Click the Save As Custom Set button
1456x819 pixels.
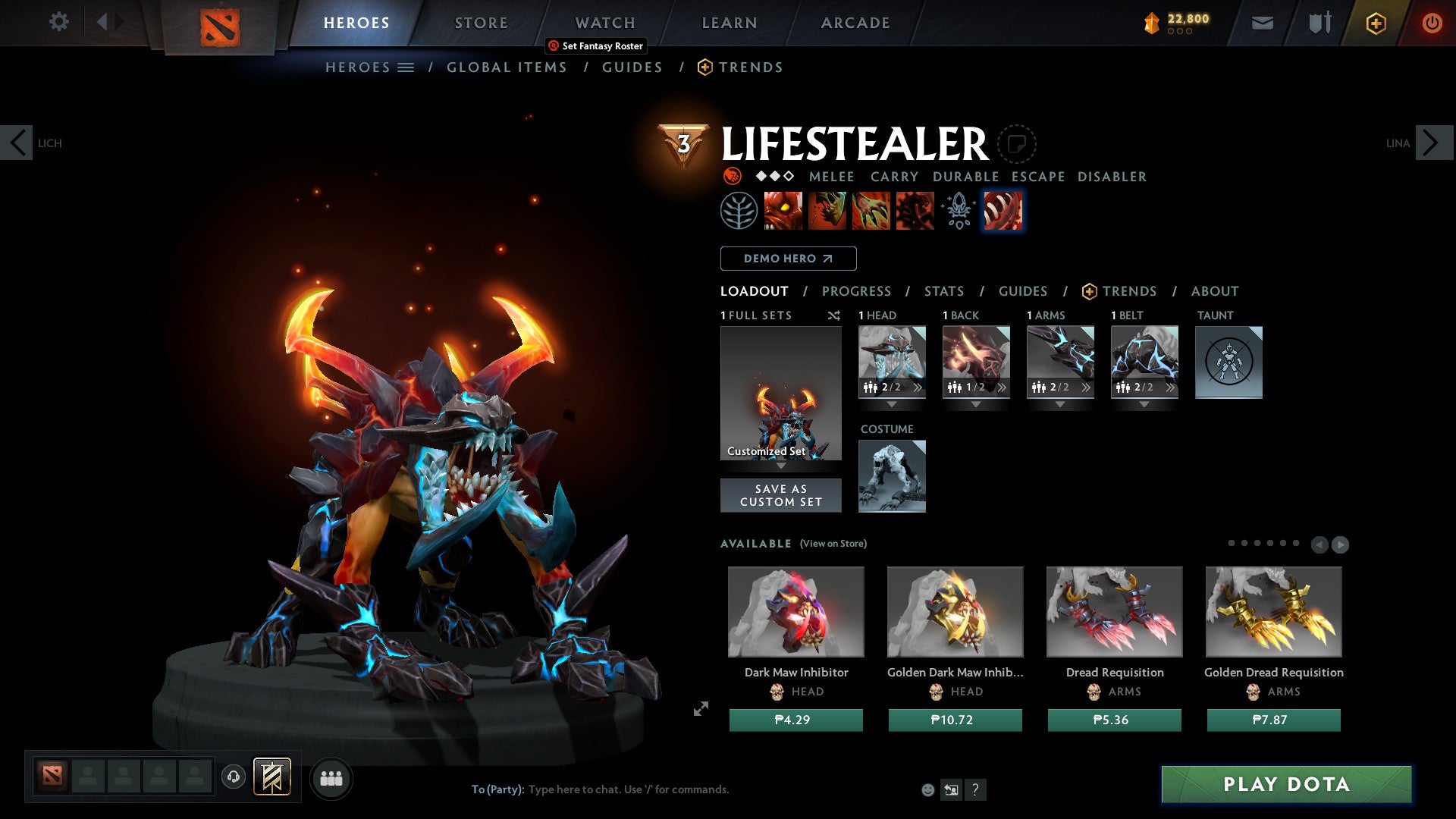pyautogui.click(x=780, y=495)
